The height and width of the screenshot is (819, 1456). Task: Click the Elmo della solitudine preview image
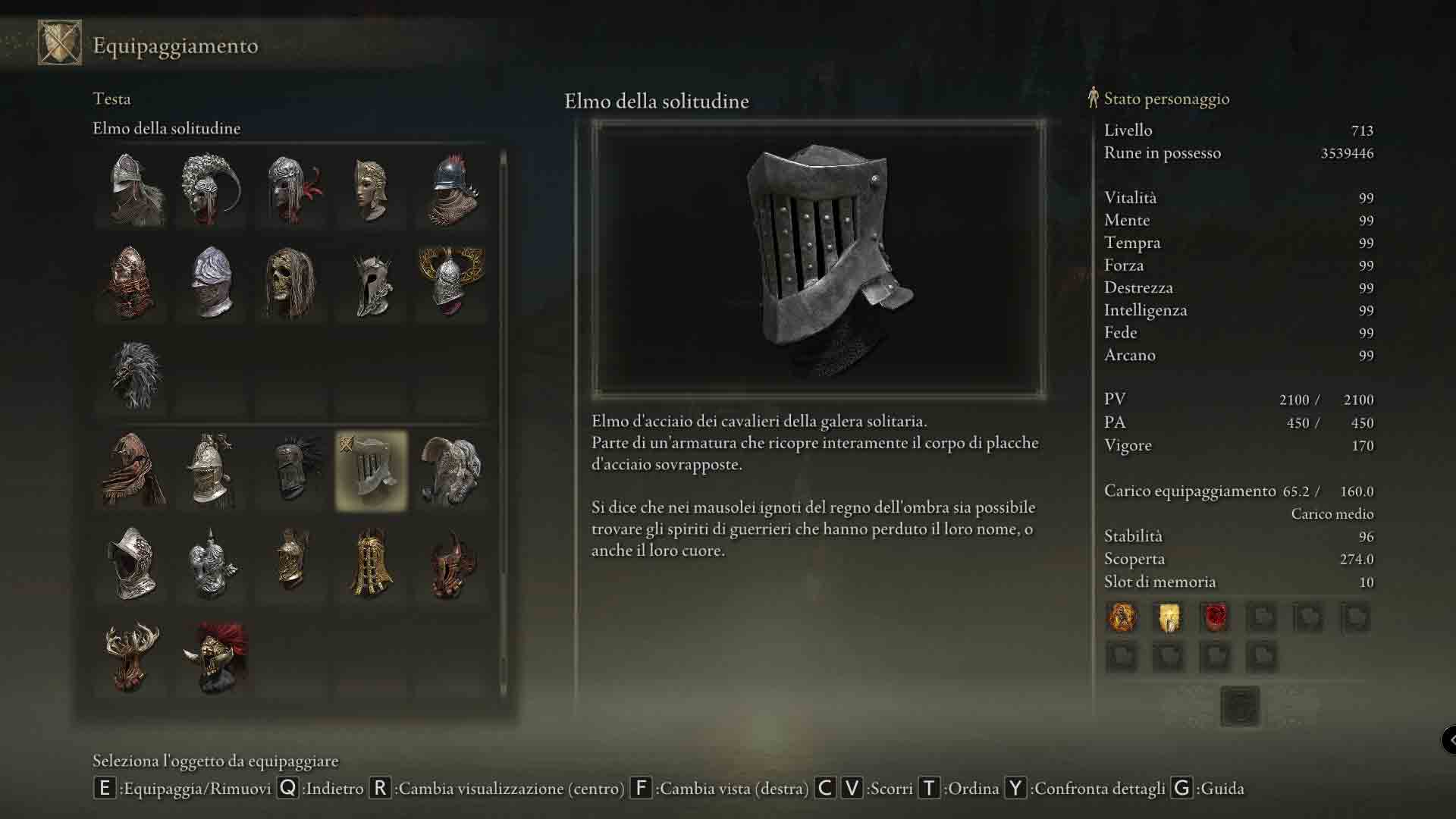coord(818,259)
